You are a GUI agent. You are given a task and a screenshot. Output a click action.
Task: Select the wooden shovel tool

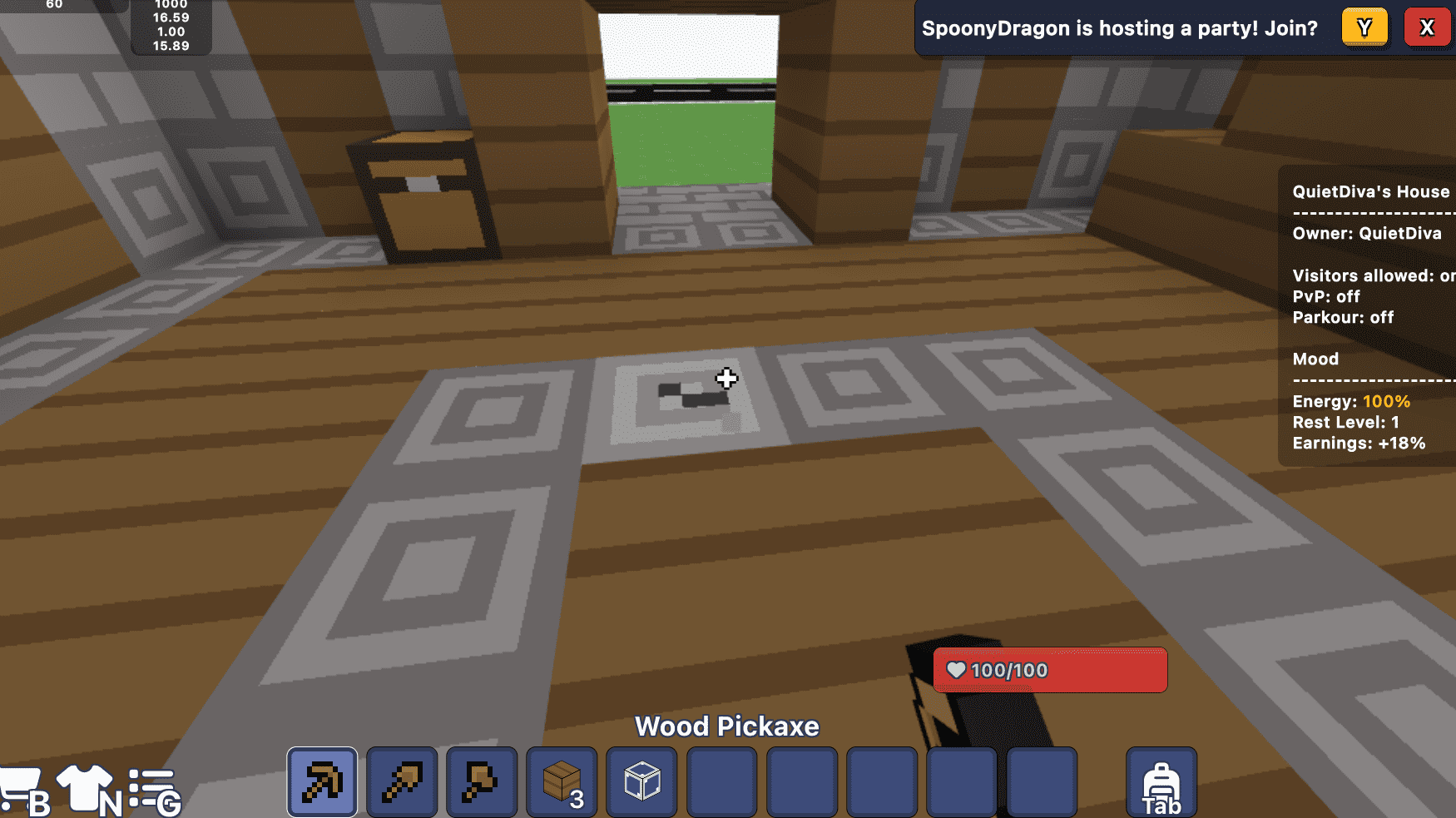(401, 781)
